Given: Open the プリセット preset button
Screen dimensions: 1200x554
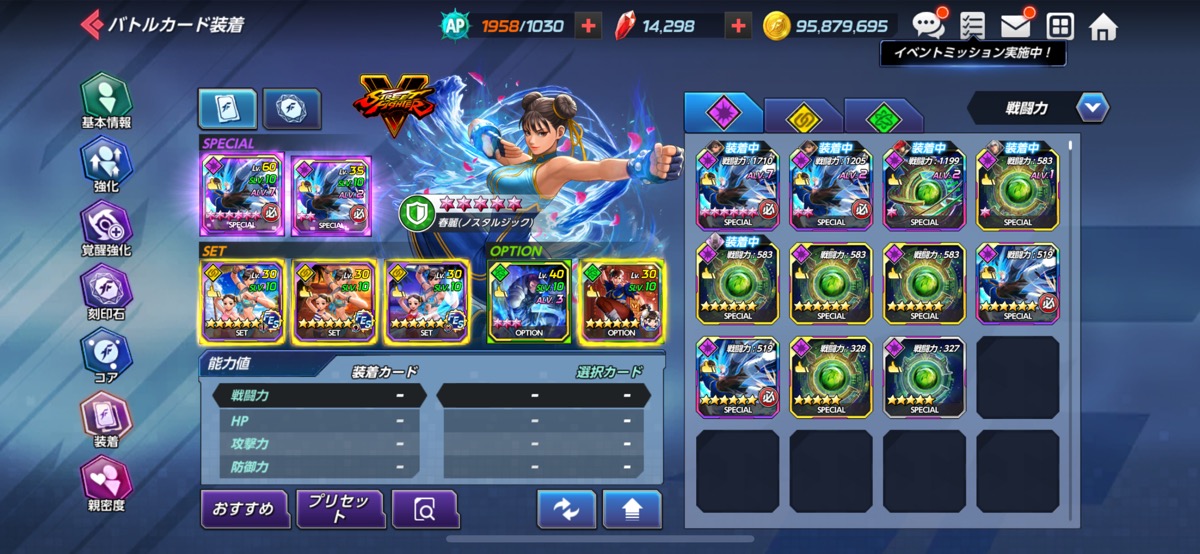Looking at the screenshot, I should (340, 509).
